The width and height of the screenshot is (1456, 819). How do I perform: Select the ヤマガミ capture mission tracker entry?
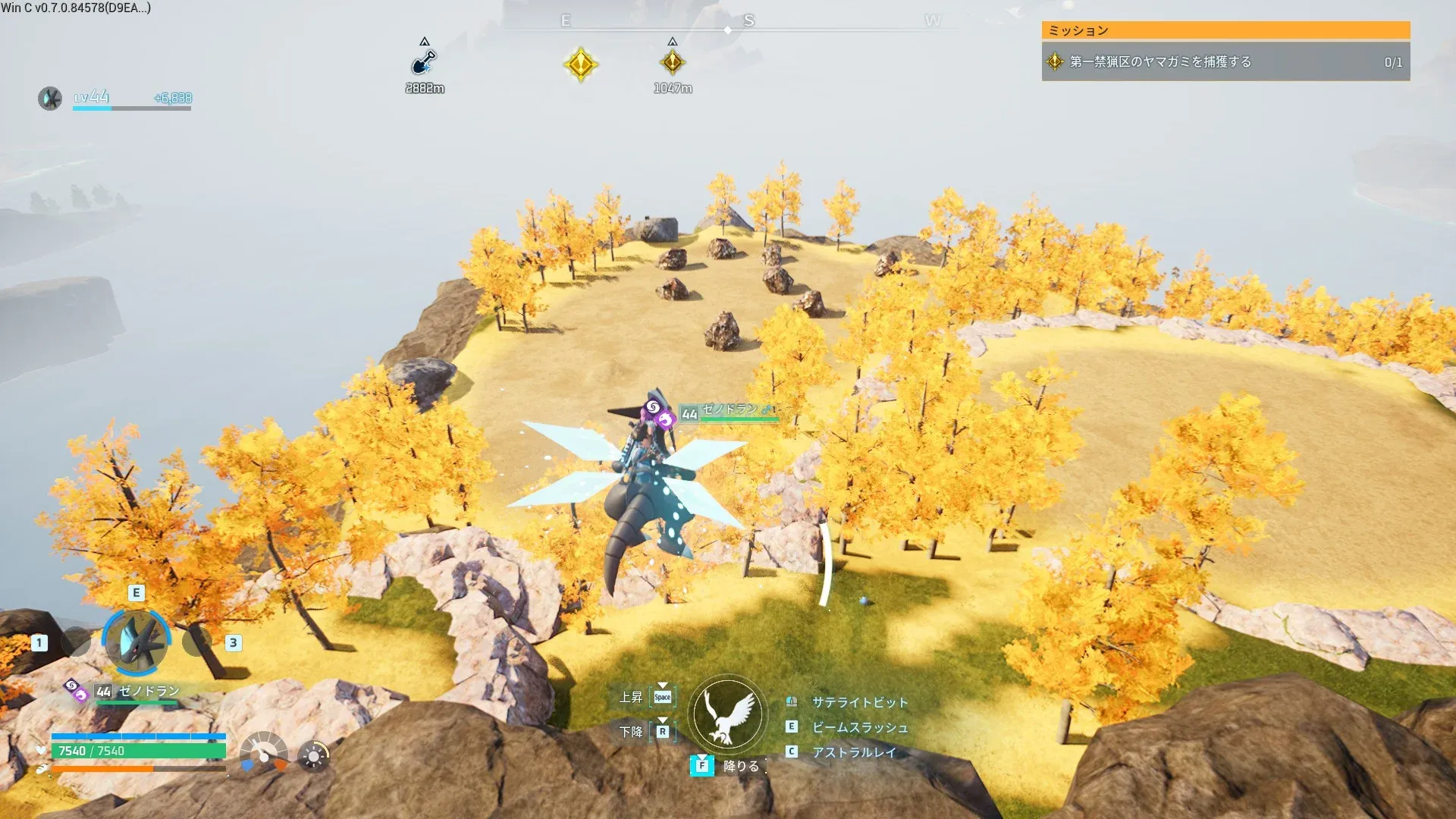point(1225,62)
